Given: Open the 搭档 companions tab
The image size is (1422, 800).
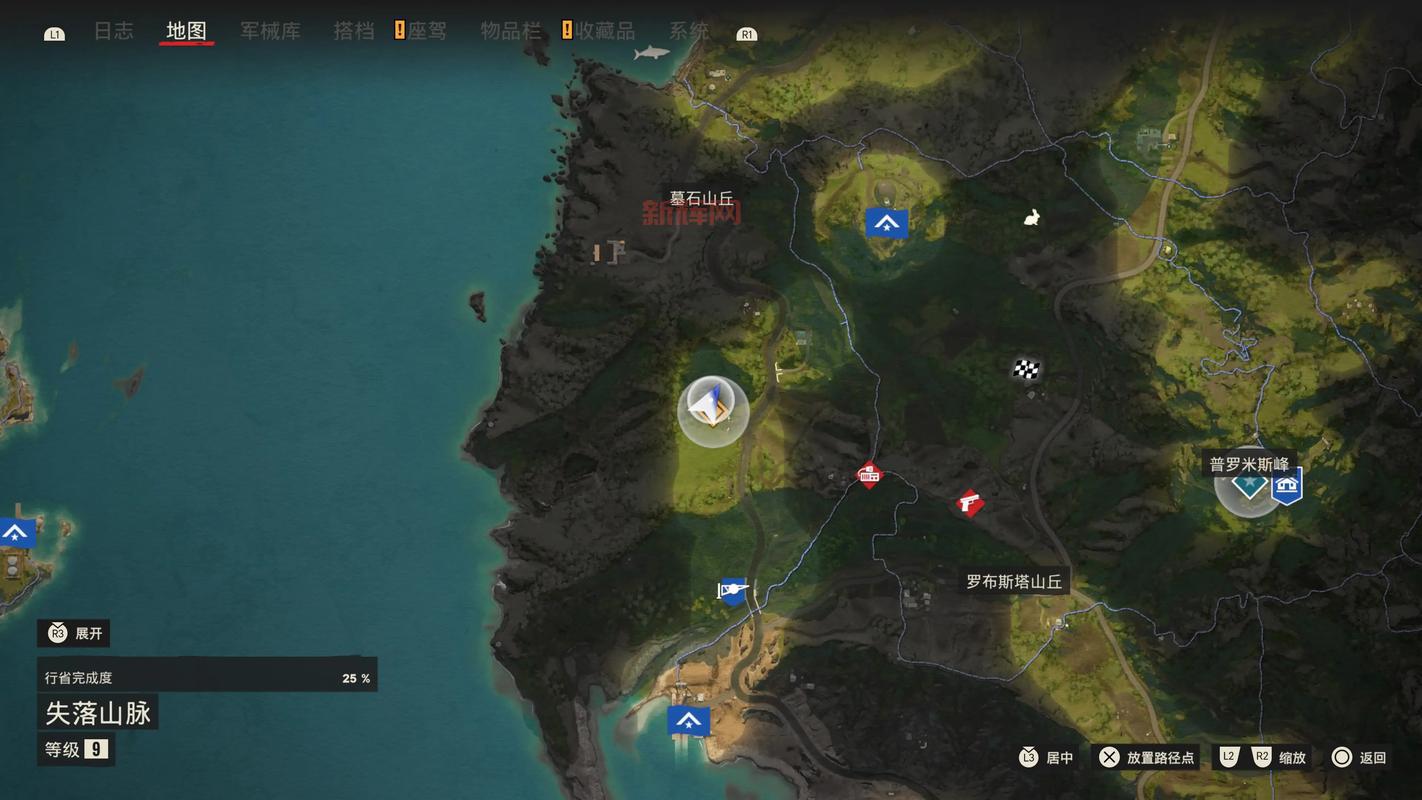Looking at the screenshot, I should (353, 31).
